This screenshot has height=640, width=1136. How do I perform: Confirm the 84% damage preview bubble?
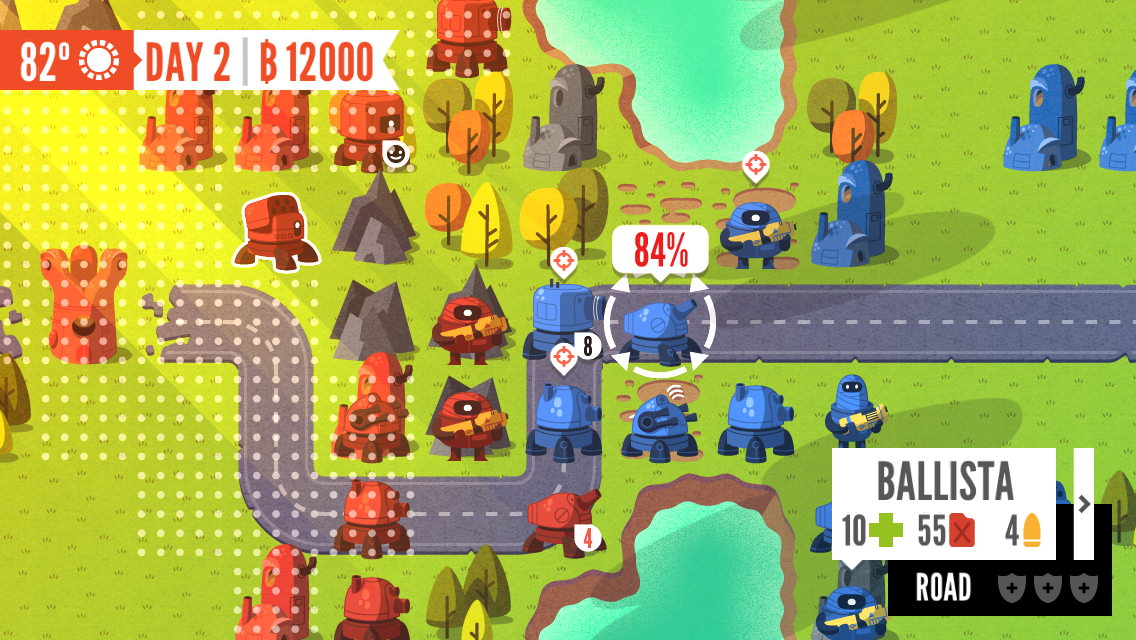click(660, 250)
